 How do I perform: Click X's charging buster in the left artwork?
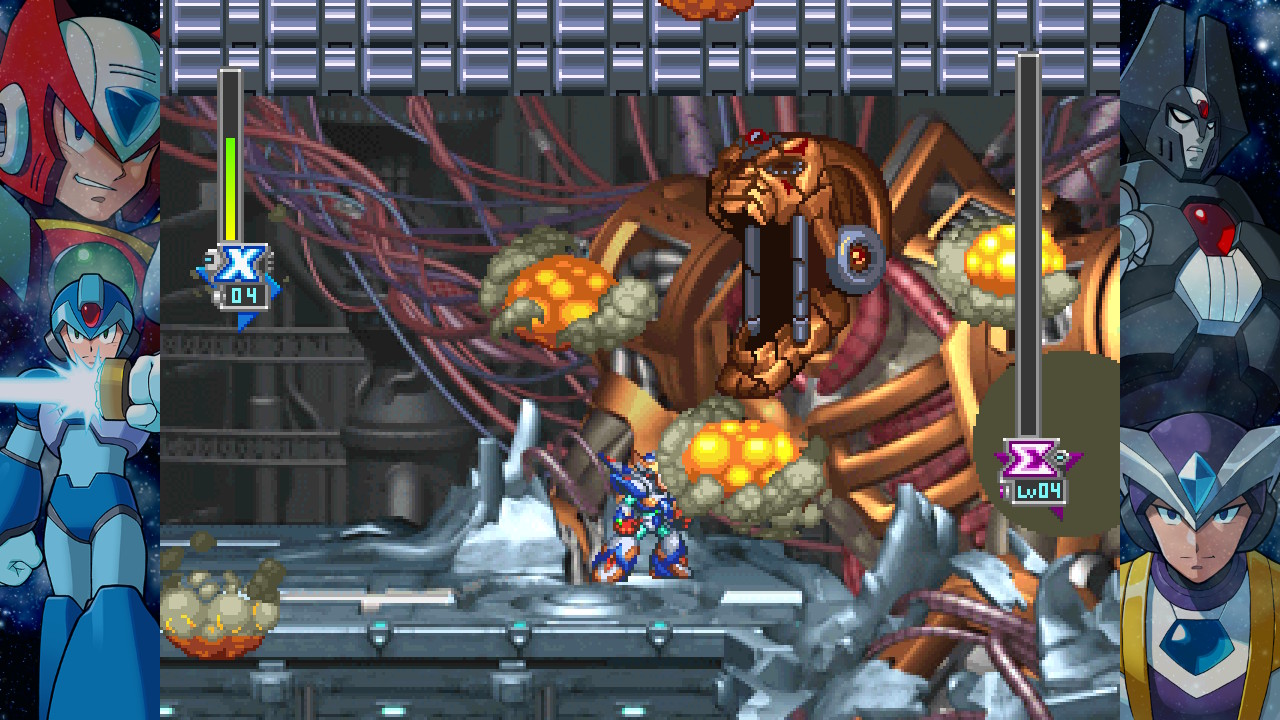tap(80, 385)
